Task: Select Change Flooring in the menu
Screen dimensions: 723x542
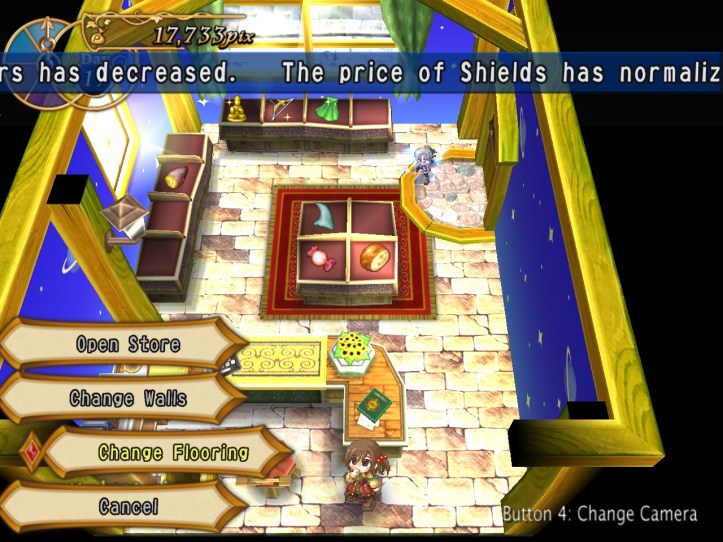Action: point(173,452)
